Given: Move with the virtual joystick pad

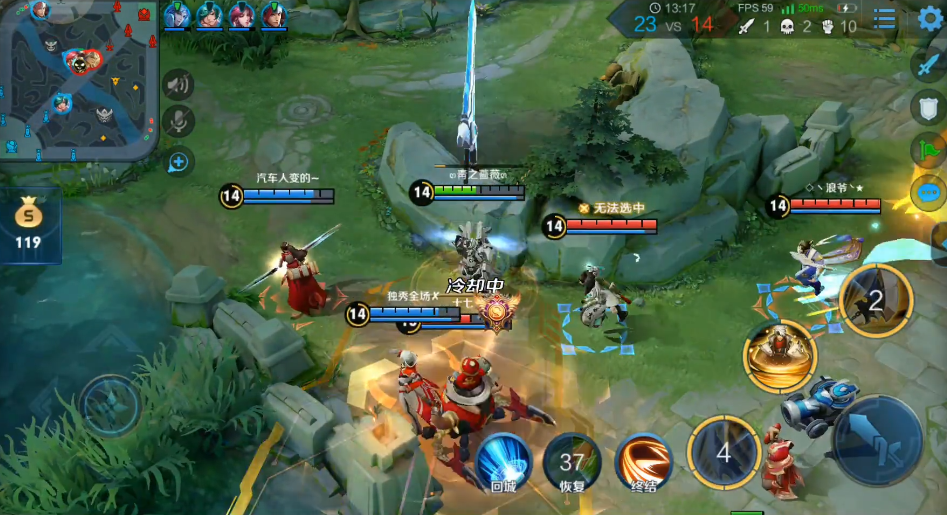Looking at the screenshot, I should 109,405.
